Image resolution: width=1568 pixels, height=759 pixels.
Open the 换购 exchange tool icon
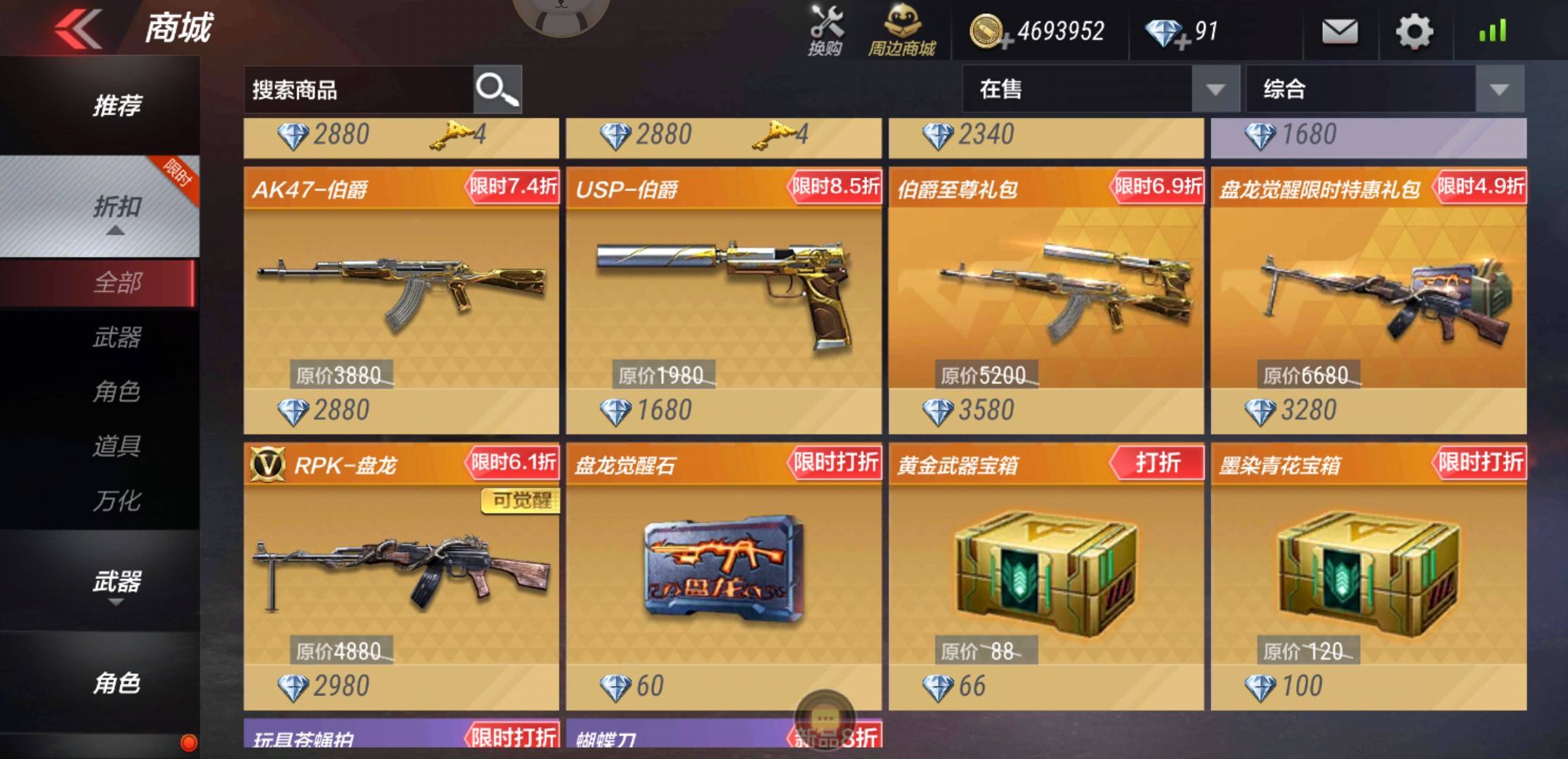(825, 30)
